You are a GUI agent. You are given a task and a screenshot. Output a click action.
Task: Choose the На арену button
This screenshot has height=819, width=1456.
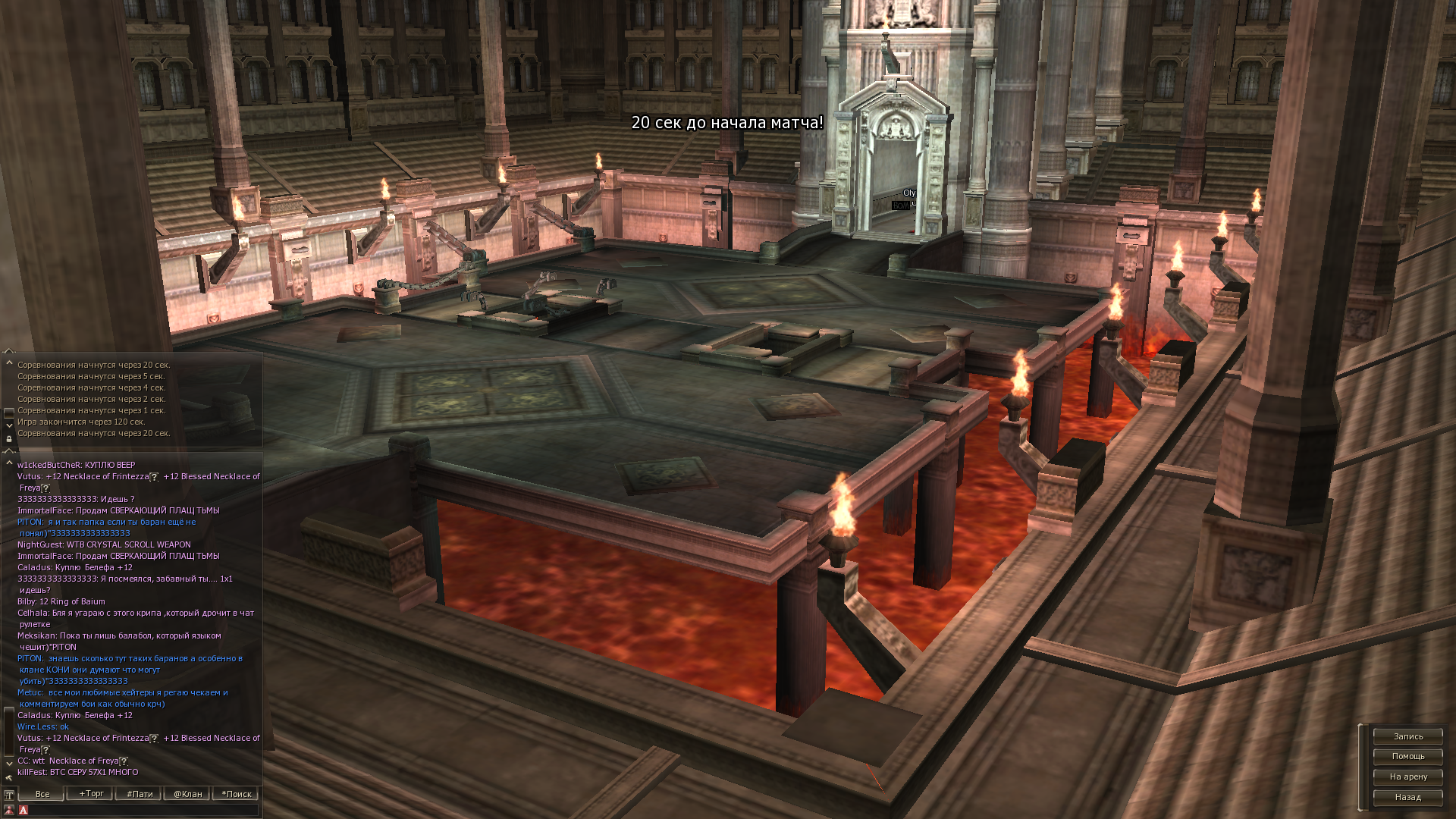click(1407, 777)
